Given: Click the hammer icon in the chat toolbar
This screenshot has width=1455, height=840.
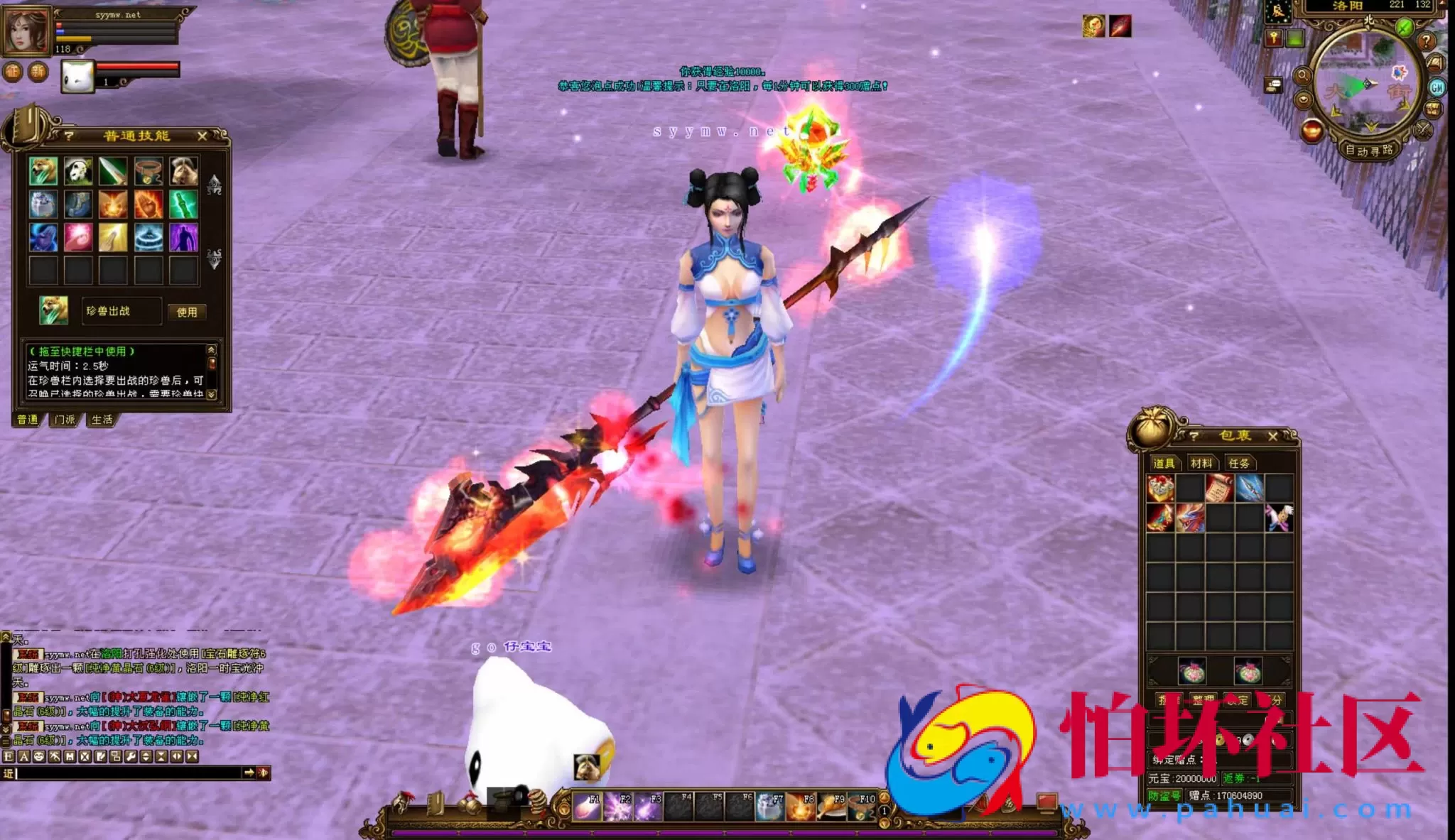Looking at the screenshot, I should [x=55, y=757].
